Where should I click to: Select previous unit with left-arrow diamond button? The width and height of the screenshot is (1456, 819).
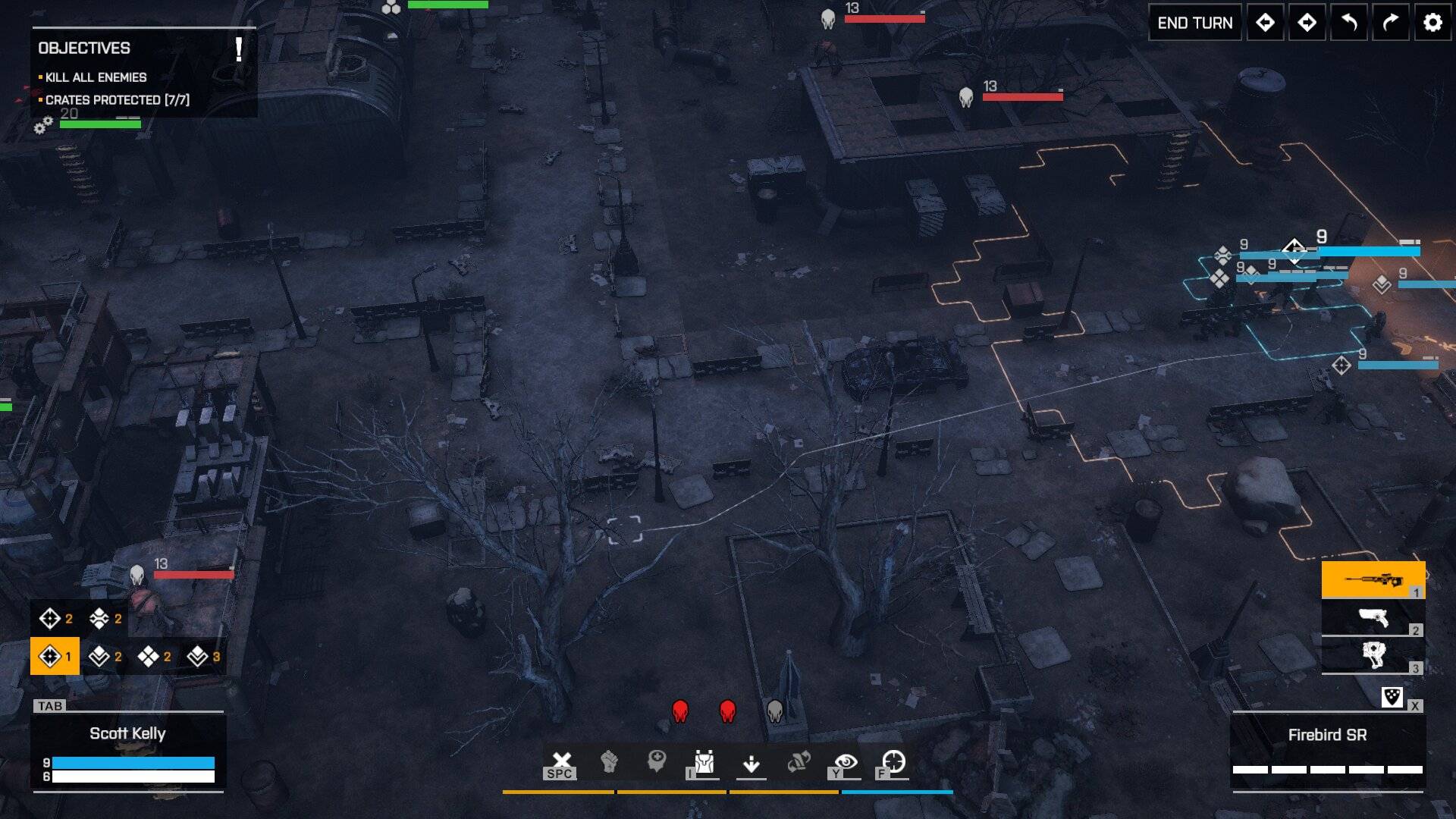(1265, 23)
